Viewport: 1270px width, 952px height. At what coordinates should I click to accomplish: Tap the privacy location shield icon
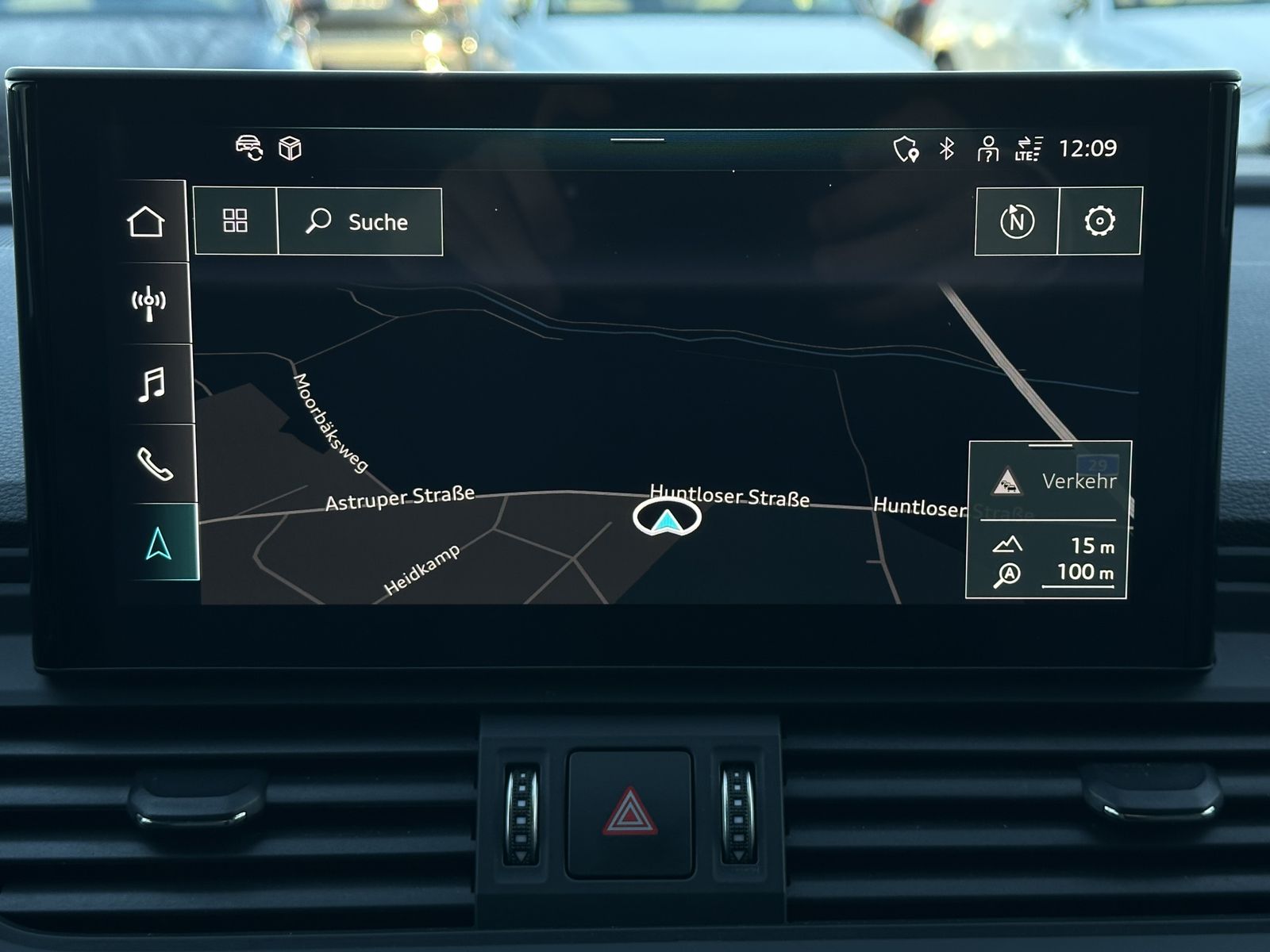906,150
